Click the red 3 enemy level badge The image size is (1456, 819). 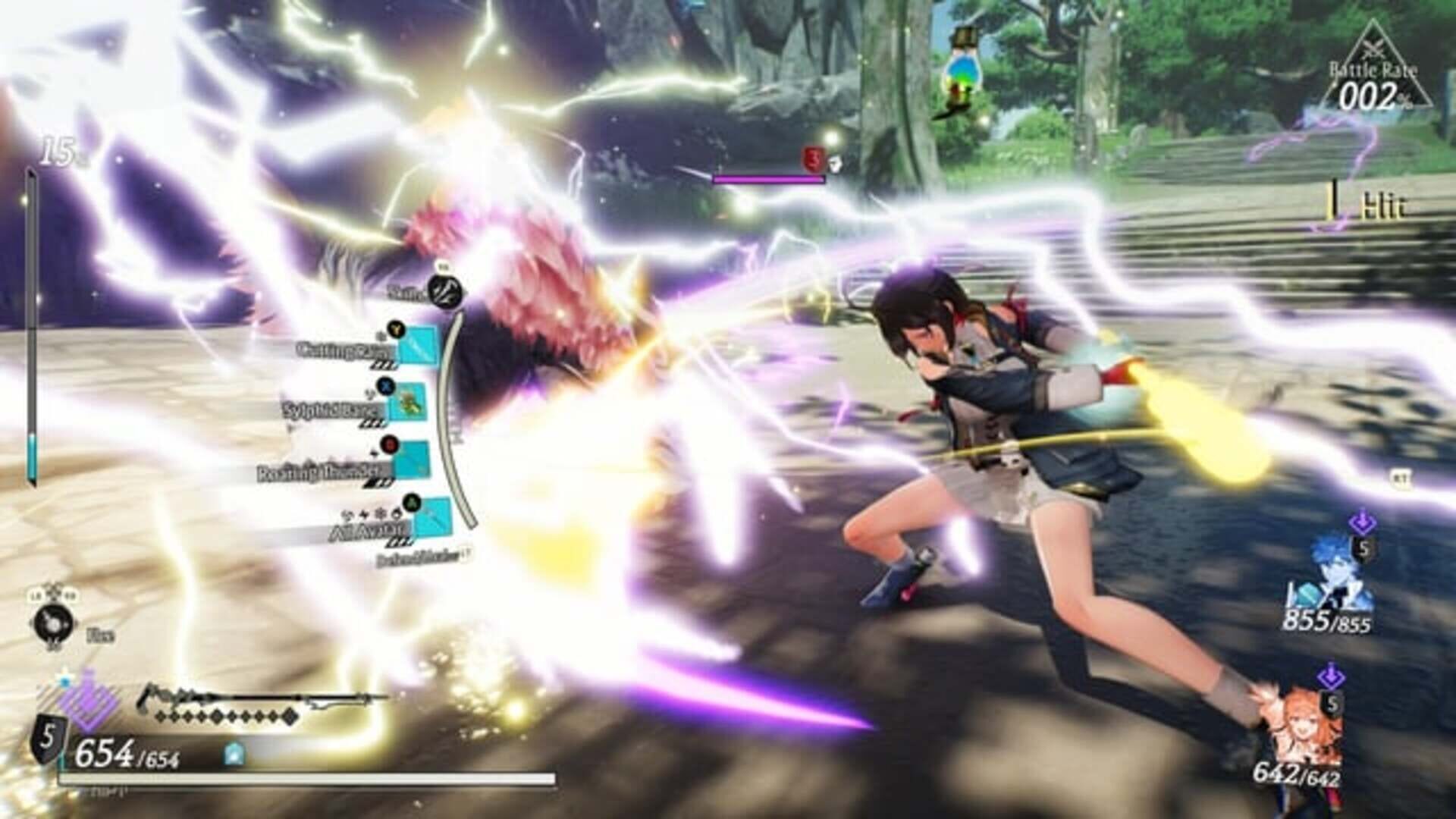[x=813, y=158]
